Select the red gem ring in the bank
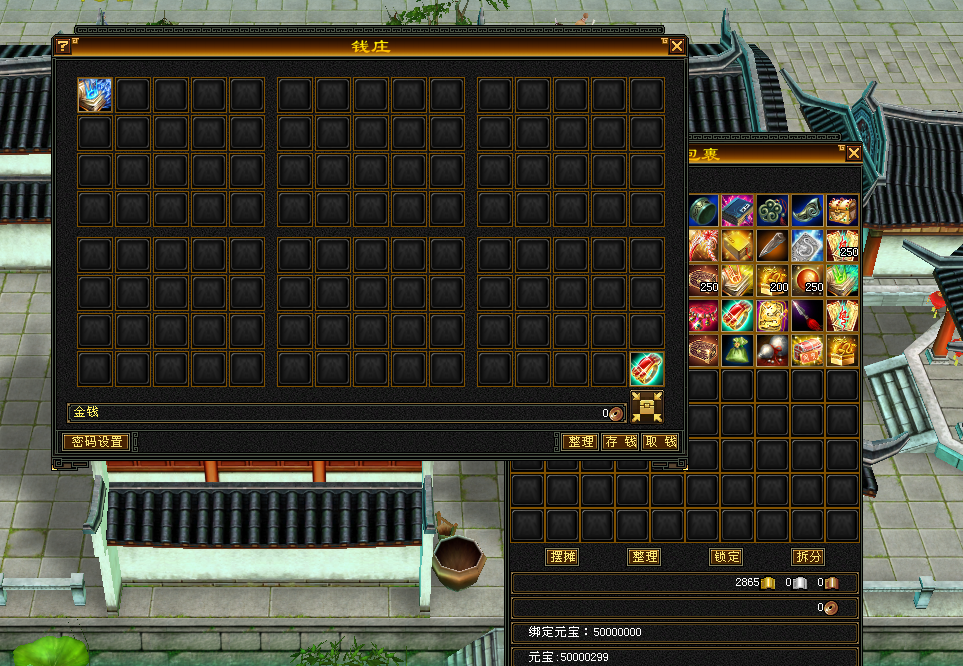This screenshot has height=666, width=963. 647,369
